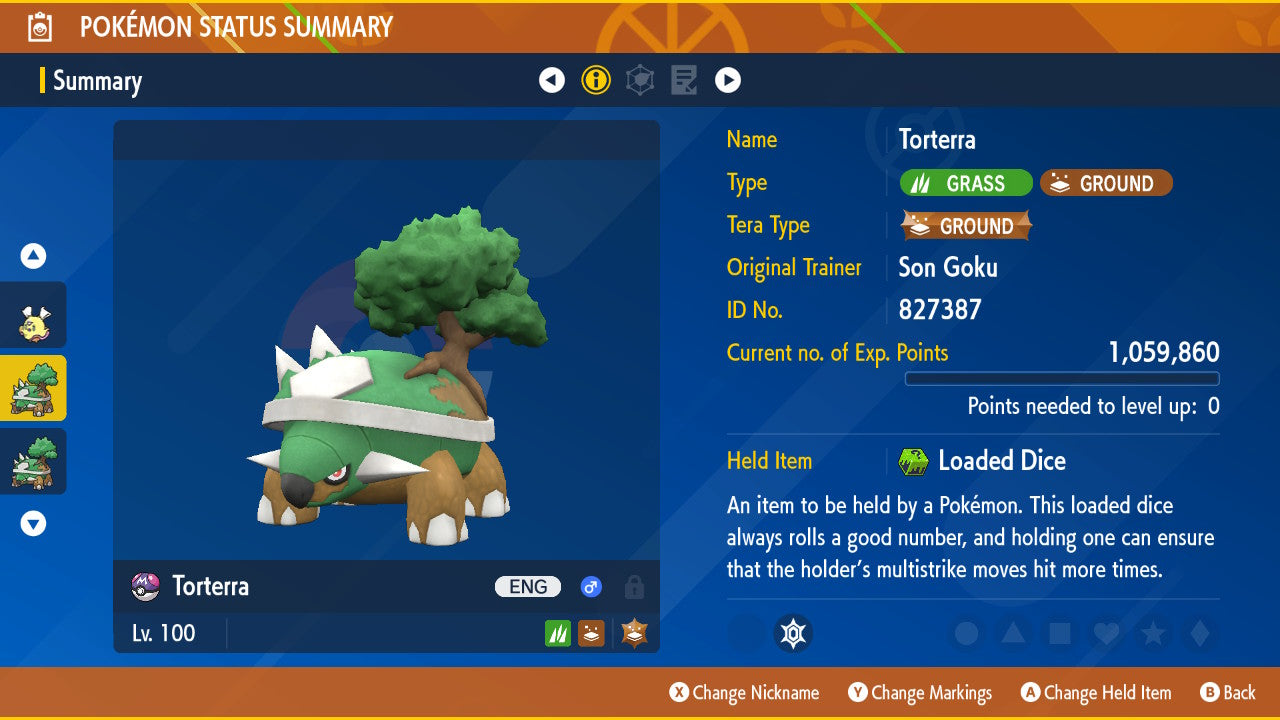Click Change Nickname option
1280x720 pixels.
pos(745,693)
